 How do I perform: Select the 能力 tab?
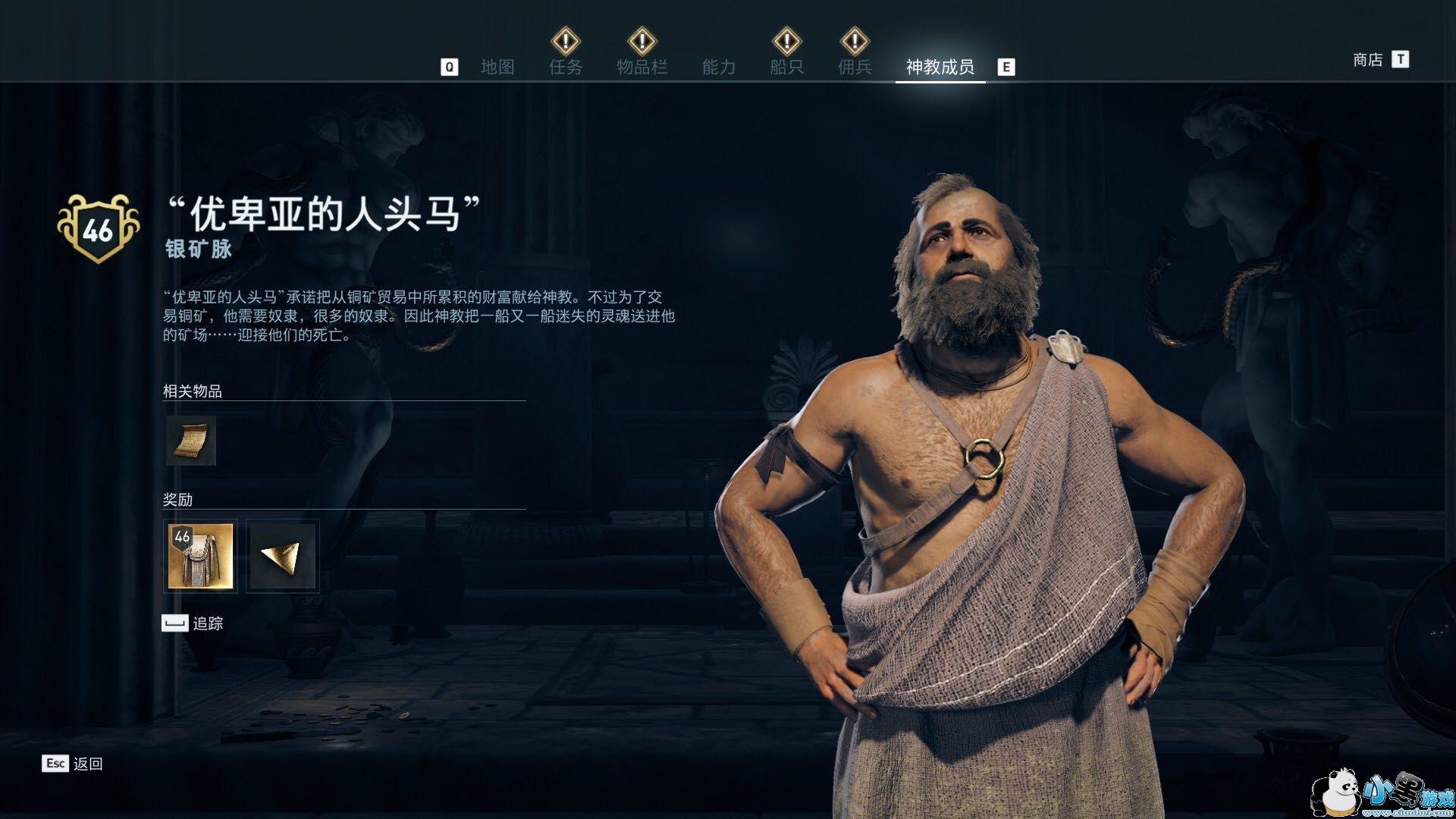(x=718, y=67)
